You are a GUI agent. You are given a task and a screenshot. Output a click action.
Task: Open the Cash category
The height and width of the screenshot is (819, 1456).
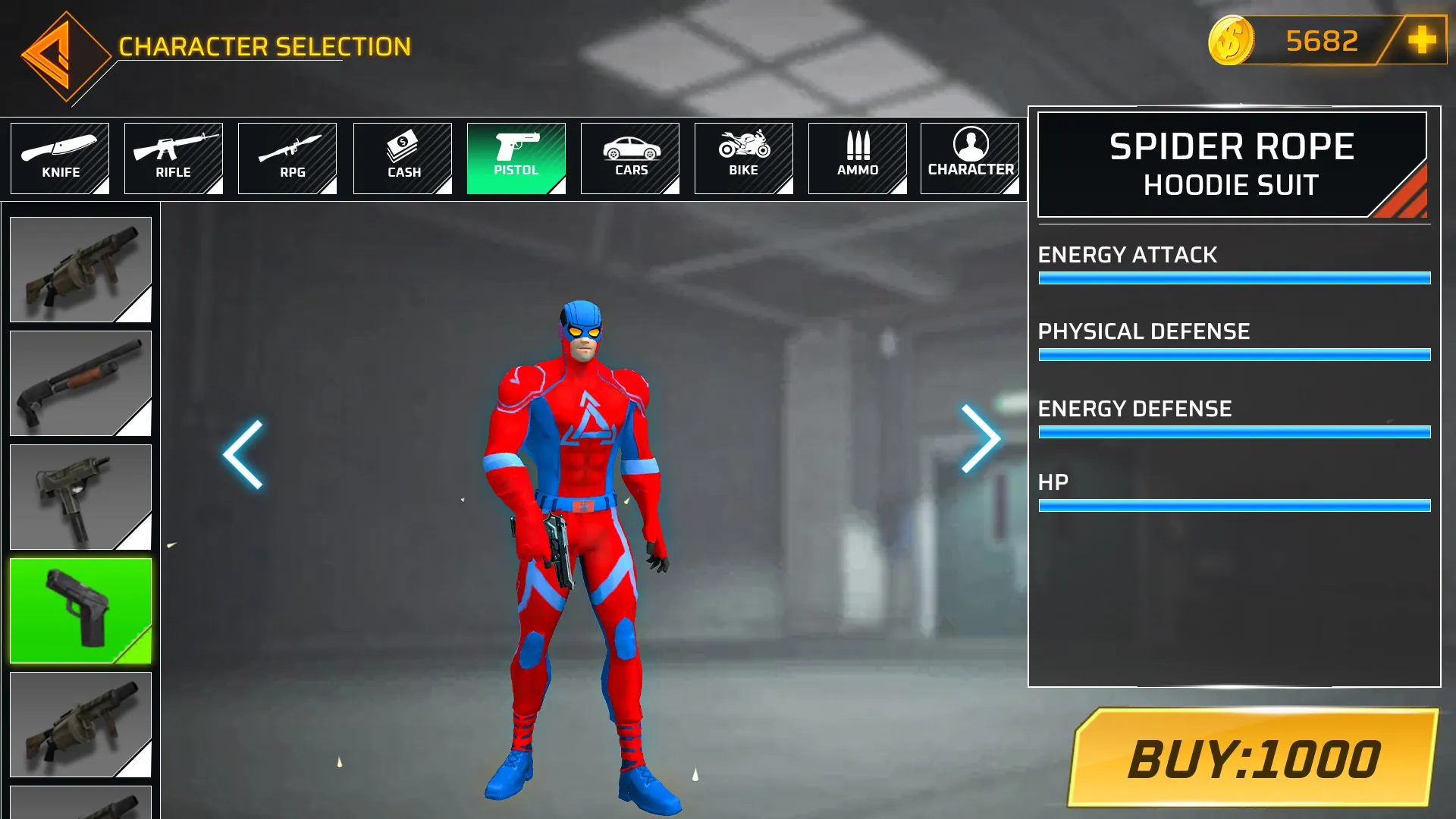(x=402, y=158)
